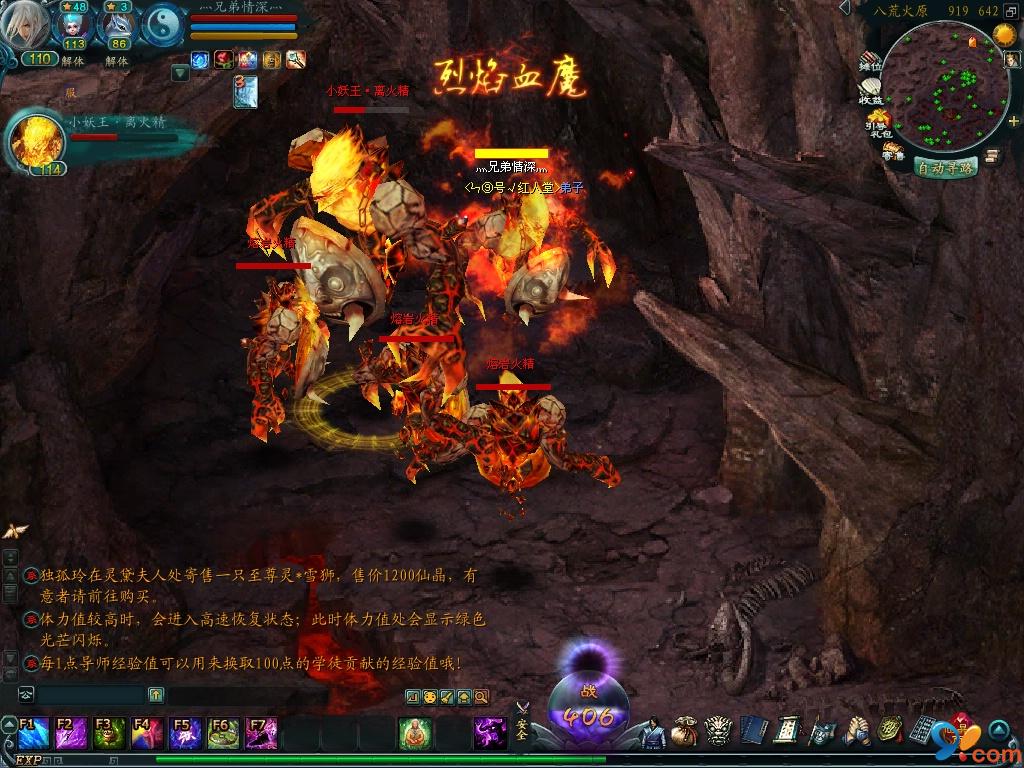Open the scroll icon in the menu bar

point(787,731)
